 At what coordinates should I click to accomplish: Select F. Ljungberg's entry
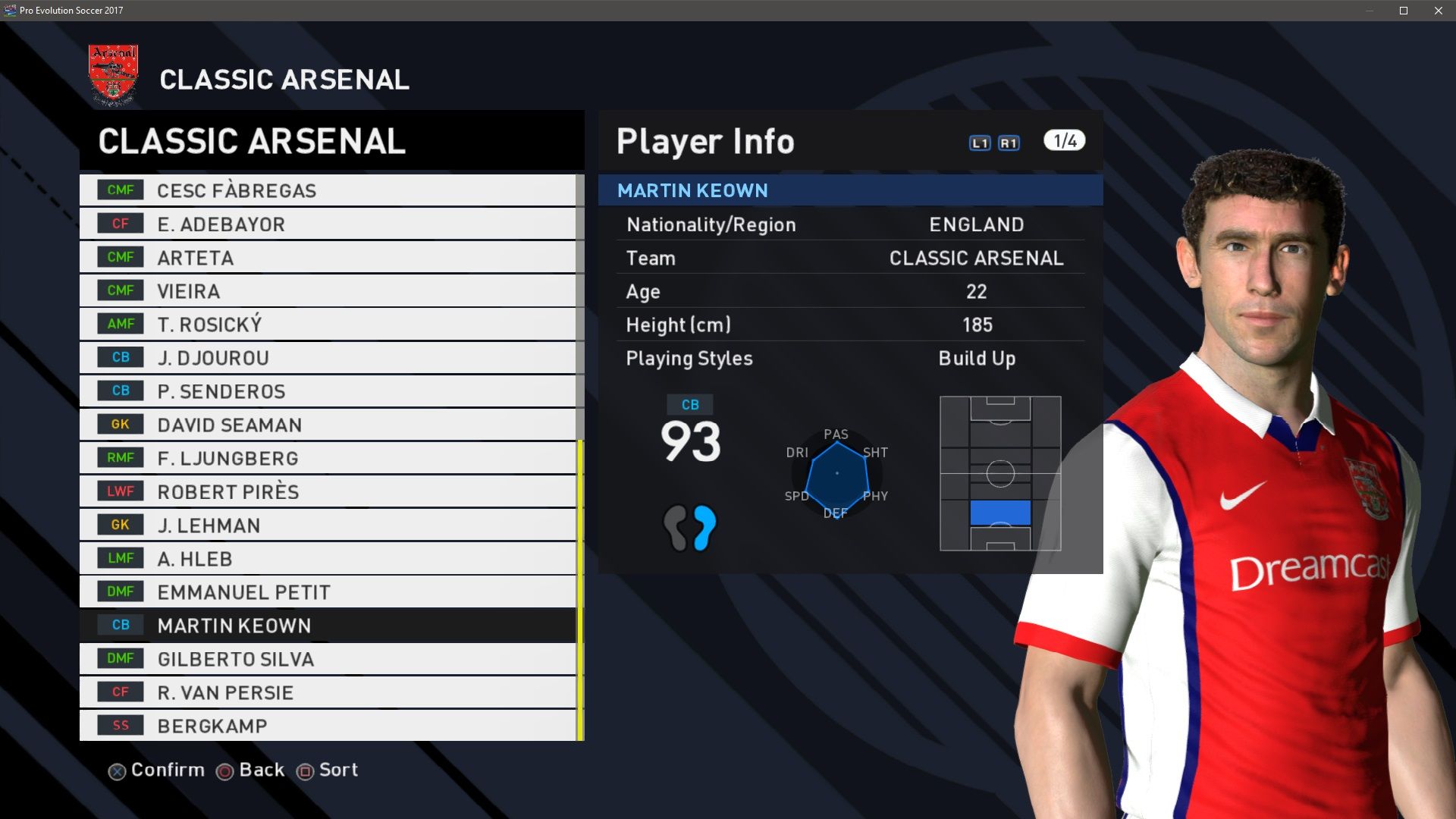point(328,458)
